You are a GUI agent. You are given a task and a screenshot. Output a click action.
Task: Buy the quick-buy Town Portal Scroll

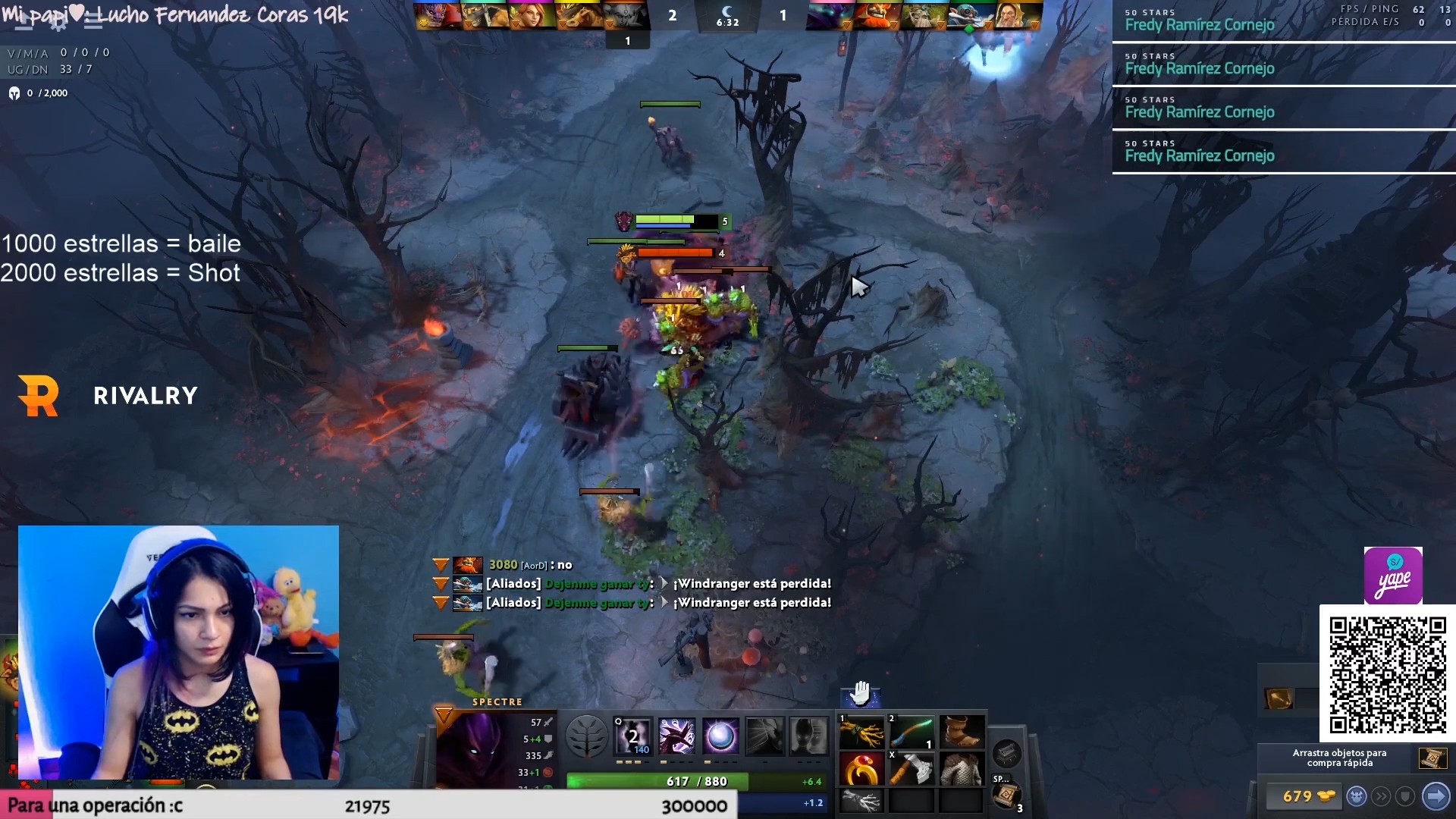click(x=1432, y=758)
